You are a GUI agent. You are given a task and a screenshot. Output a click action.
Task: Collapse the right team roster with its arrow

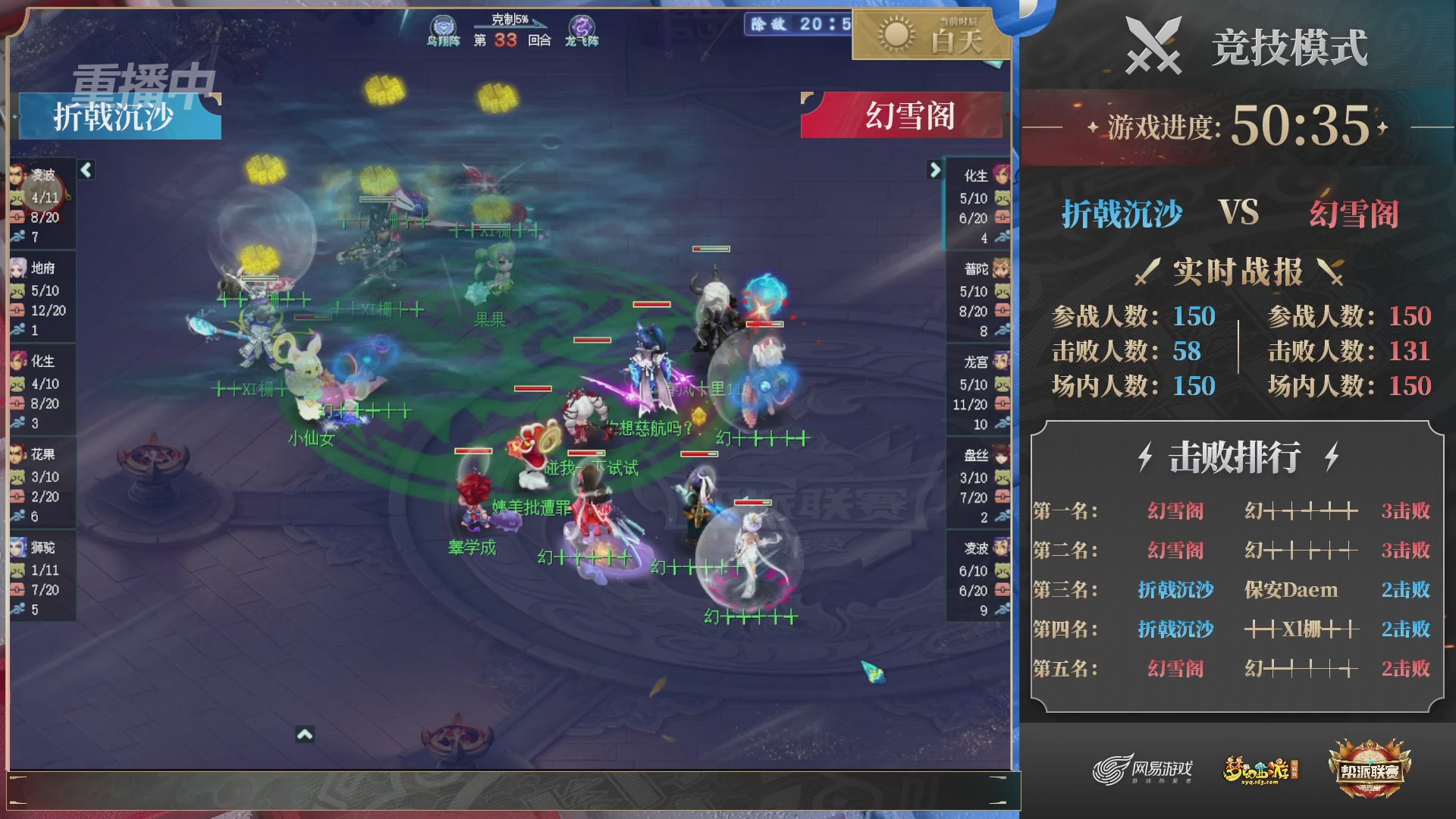(x=934, y=171)
